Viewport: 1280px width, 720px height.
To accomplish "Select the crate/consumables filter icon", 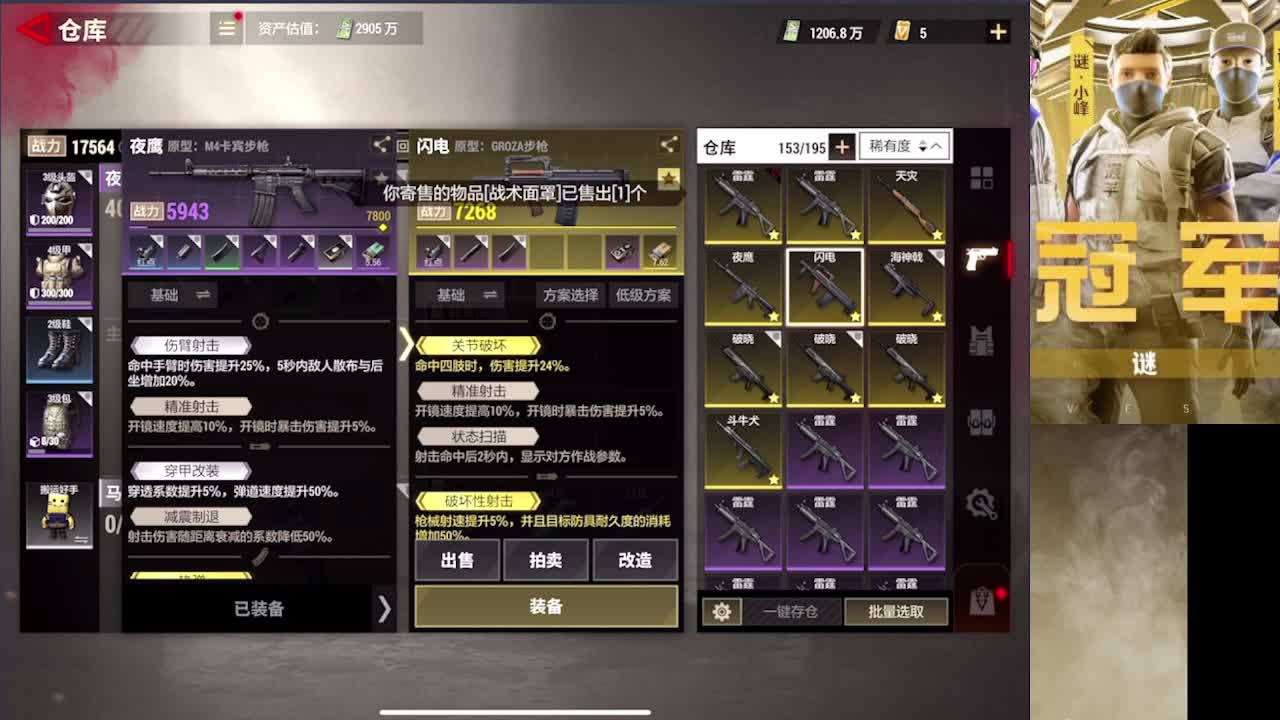I will click(982, 423).
